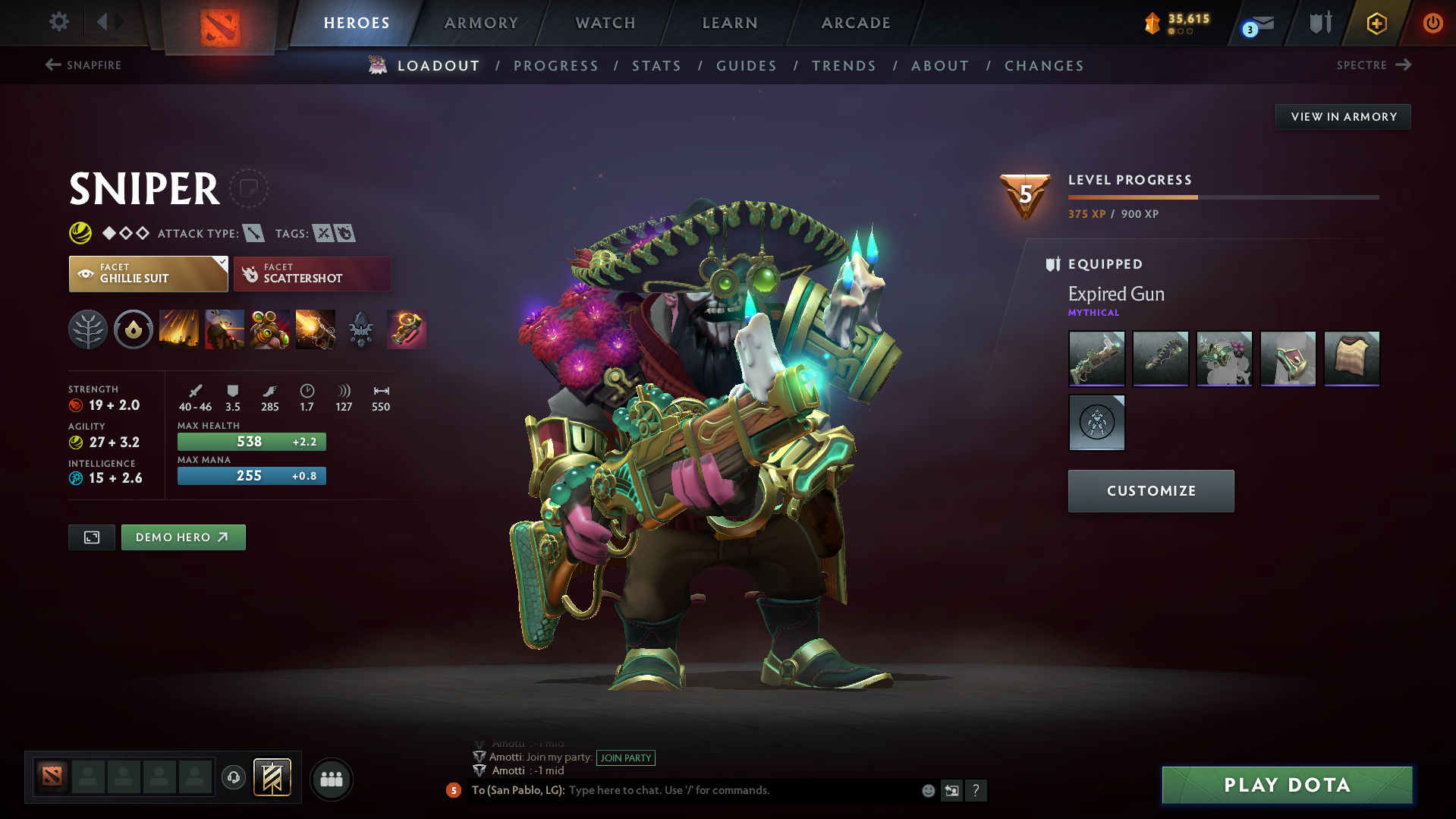Open the ARMORY menu
This screenshot has width=1456, height=819.
(x=481, y=23)
